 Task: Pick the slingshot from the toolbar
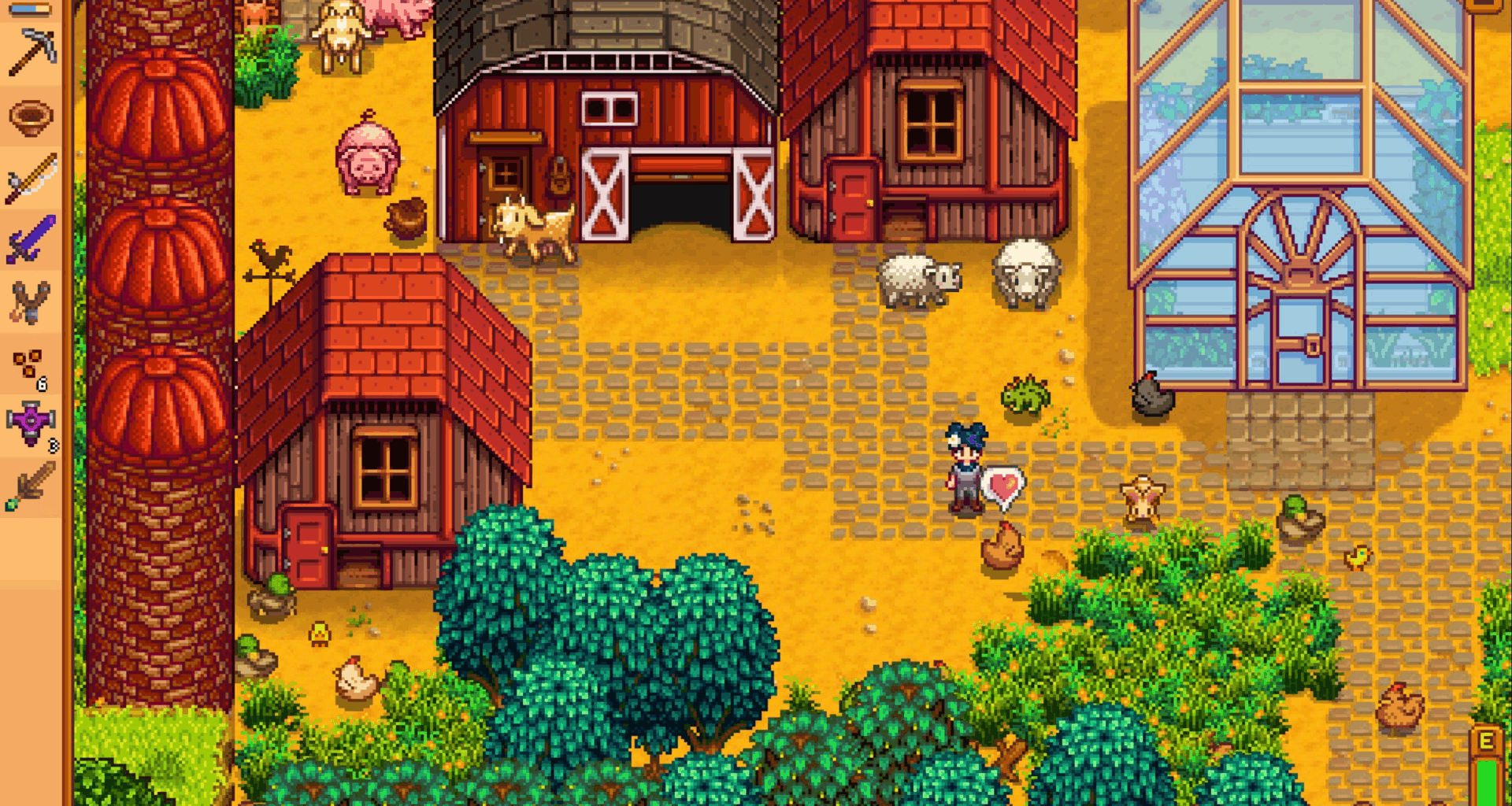[31, 301]
